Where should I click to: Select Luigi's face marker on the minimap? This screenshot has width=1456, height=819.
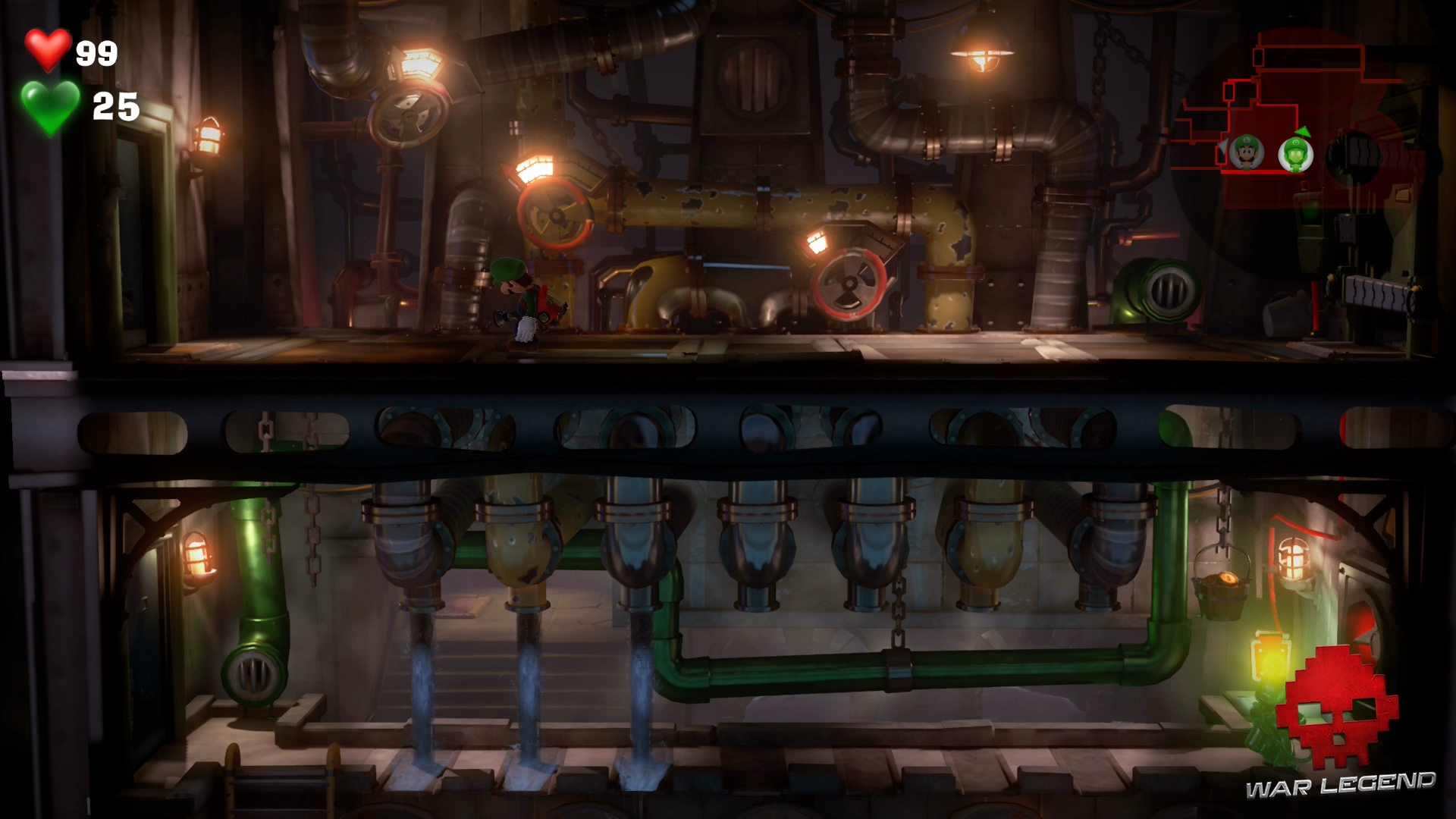point(1246,153)
